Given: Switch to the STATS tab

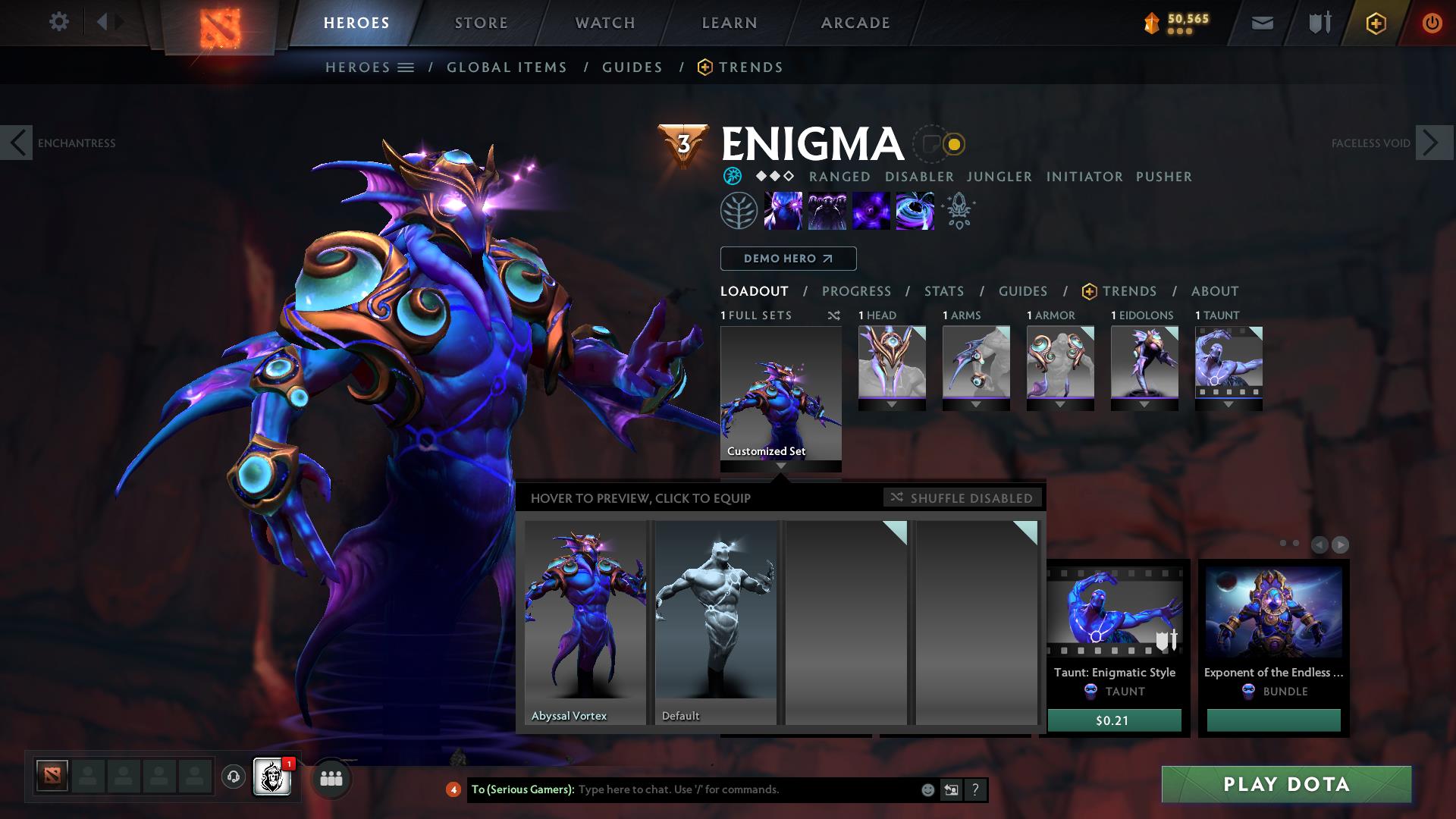Looking at the screenshot, I should coord(943,291).
